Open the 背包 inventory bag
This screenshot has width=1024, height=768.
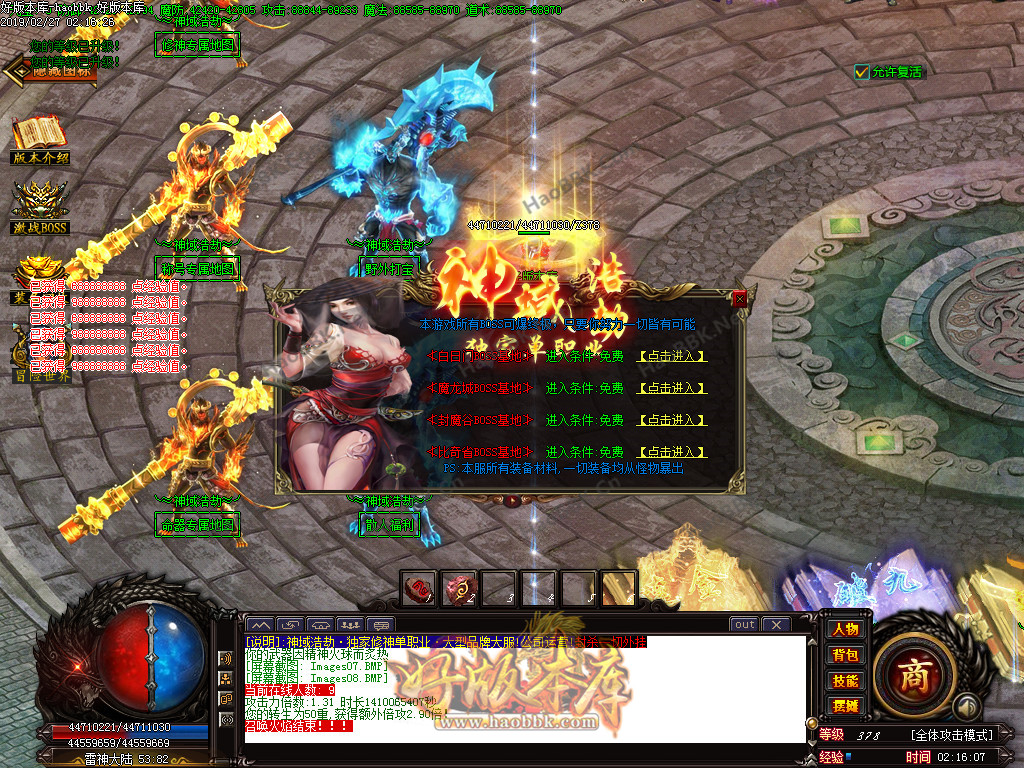845,655
